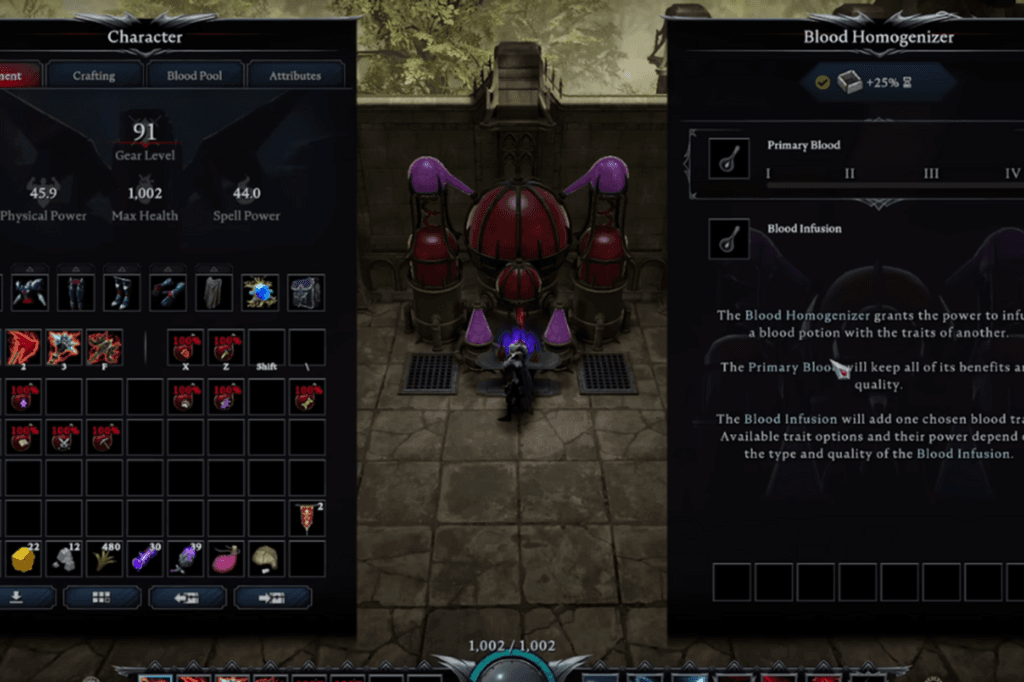Choose the pink flask item
Screen dimensions: 1024x682
(224, 558)
